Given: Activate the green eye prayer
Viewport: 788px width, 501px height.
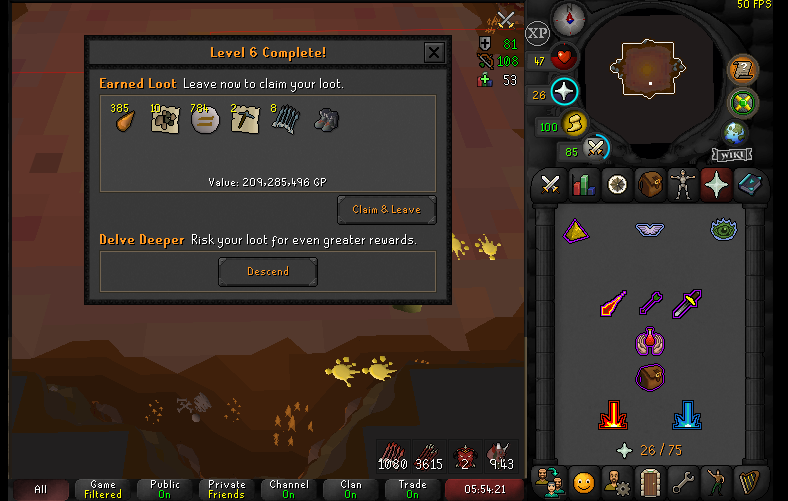Looking at the screenshot, I should pos(723,230).
